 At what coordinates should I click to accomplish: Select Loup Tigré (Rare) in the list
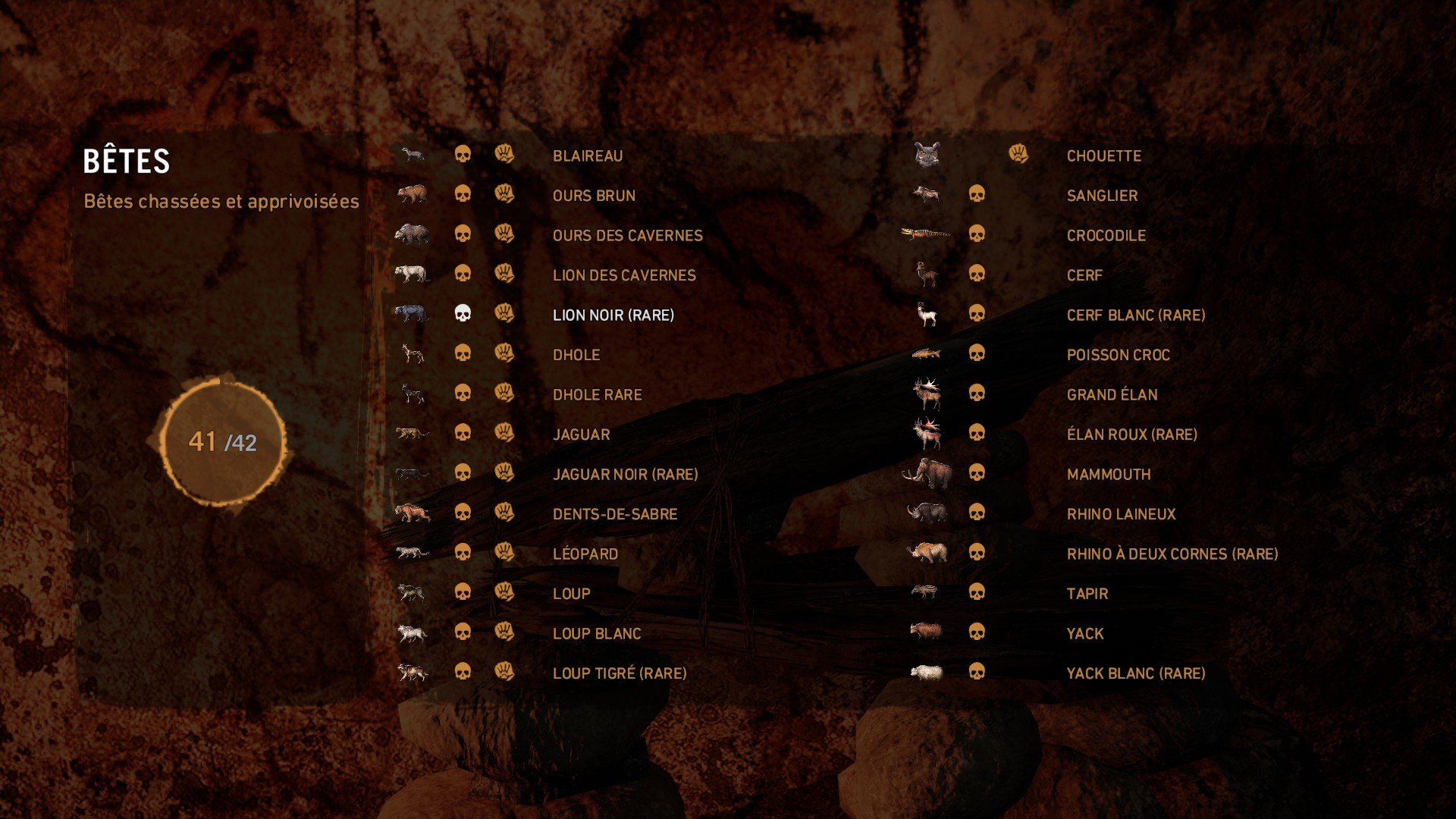[619, 673]
